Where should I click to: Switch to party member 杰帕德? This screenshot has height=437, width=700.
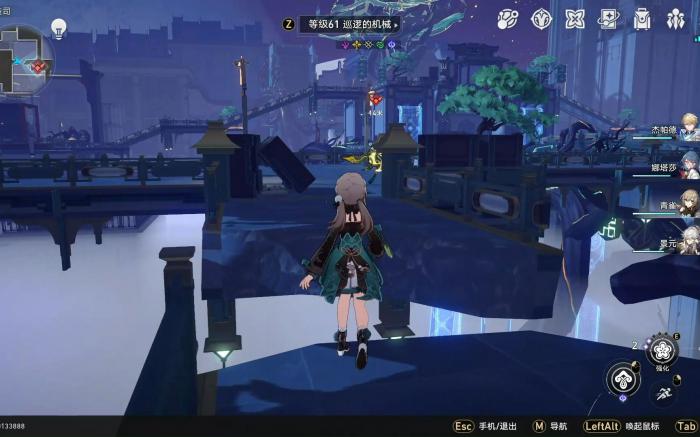pos(688,127)
